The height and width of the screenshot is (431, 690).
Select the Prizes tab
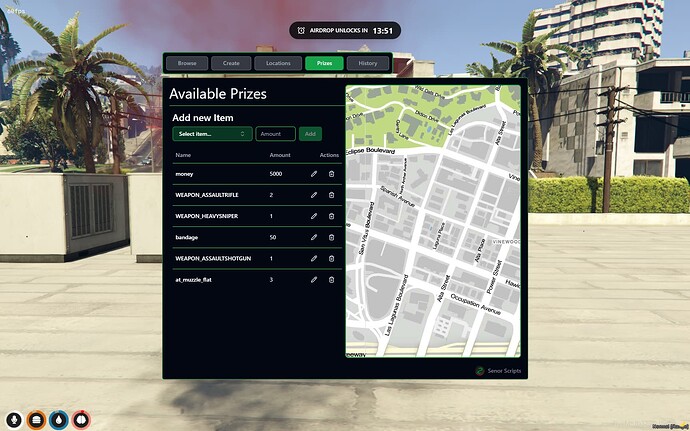tap(324, 63)
